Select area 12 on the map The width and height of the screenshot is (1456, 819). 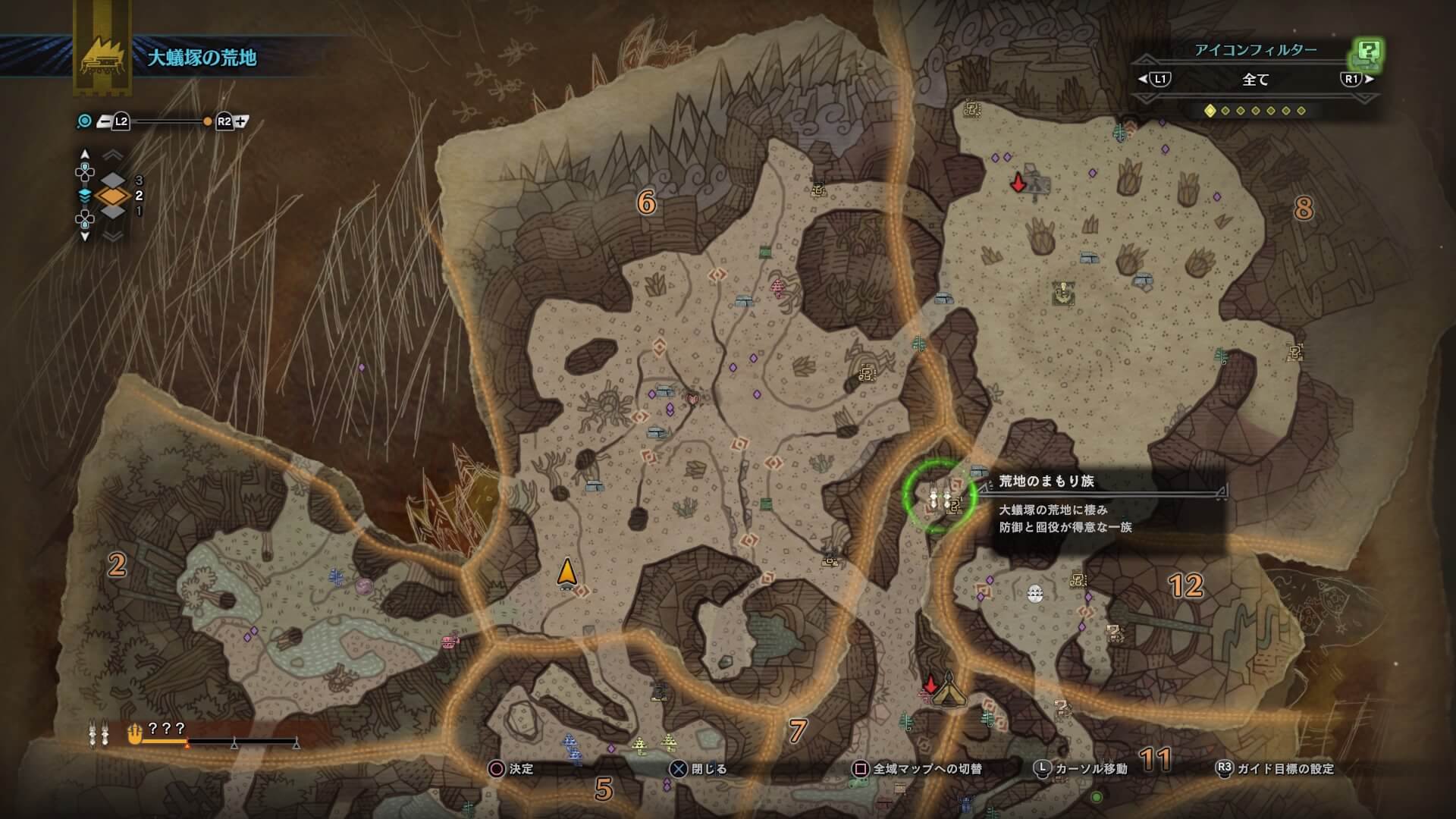tap(1185, 585)
